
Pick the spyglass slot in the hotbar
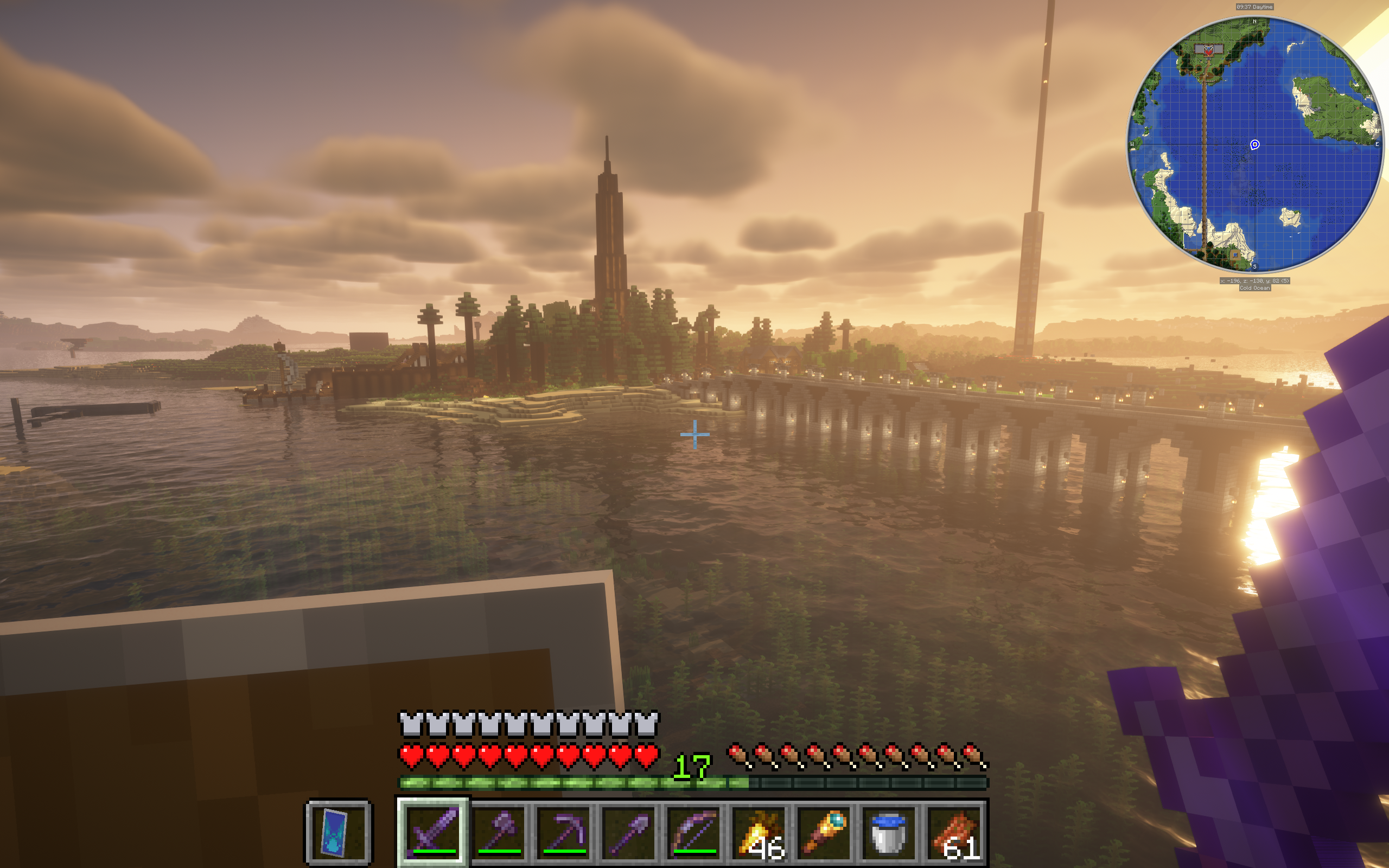[x=825, y=832]
